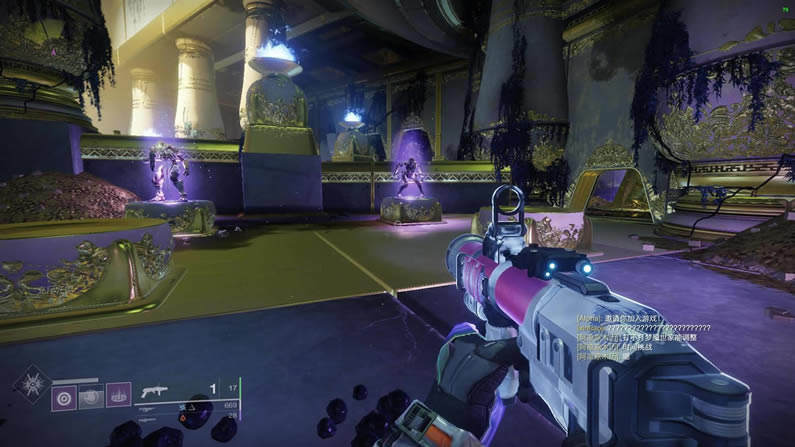Click the greyed-out melee ability icon
Screen dimensions: 795x447
pyautogui.click(x=91, y=396)
